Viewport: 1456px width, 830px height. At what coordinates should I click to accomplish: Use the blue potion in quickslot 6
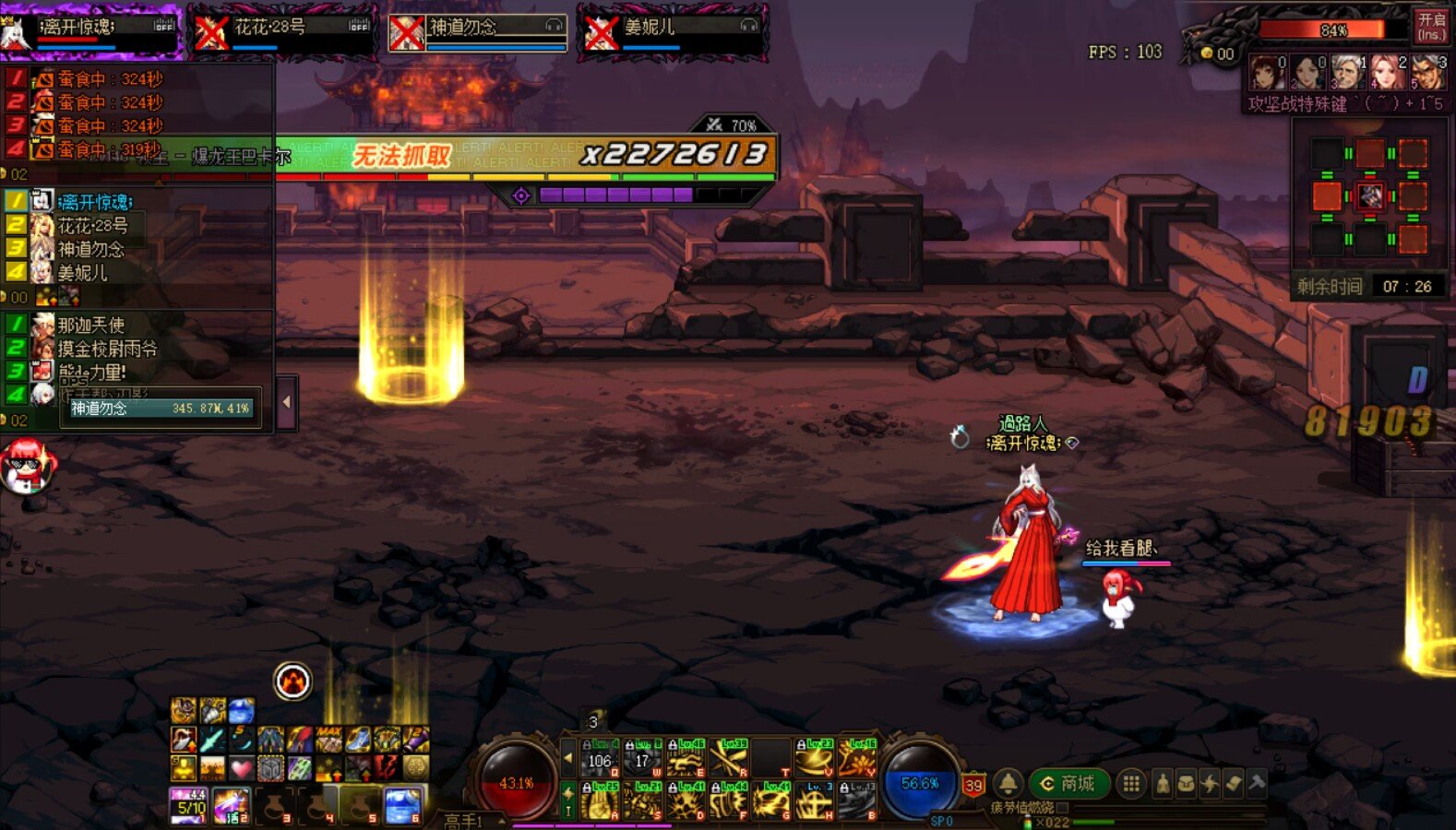(402, 805)
